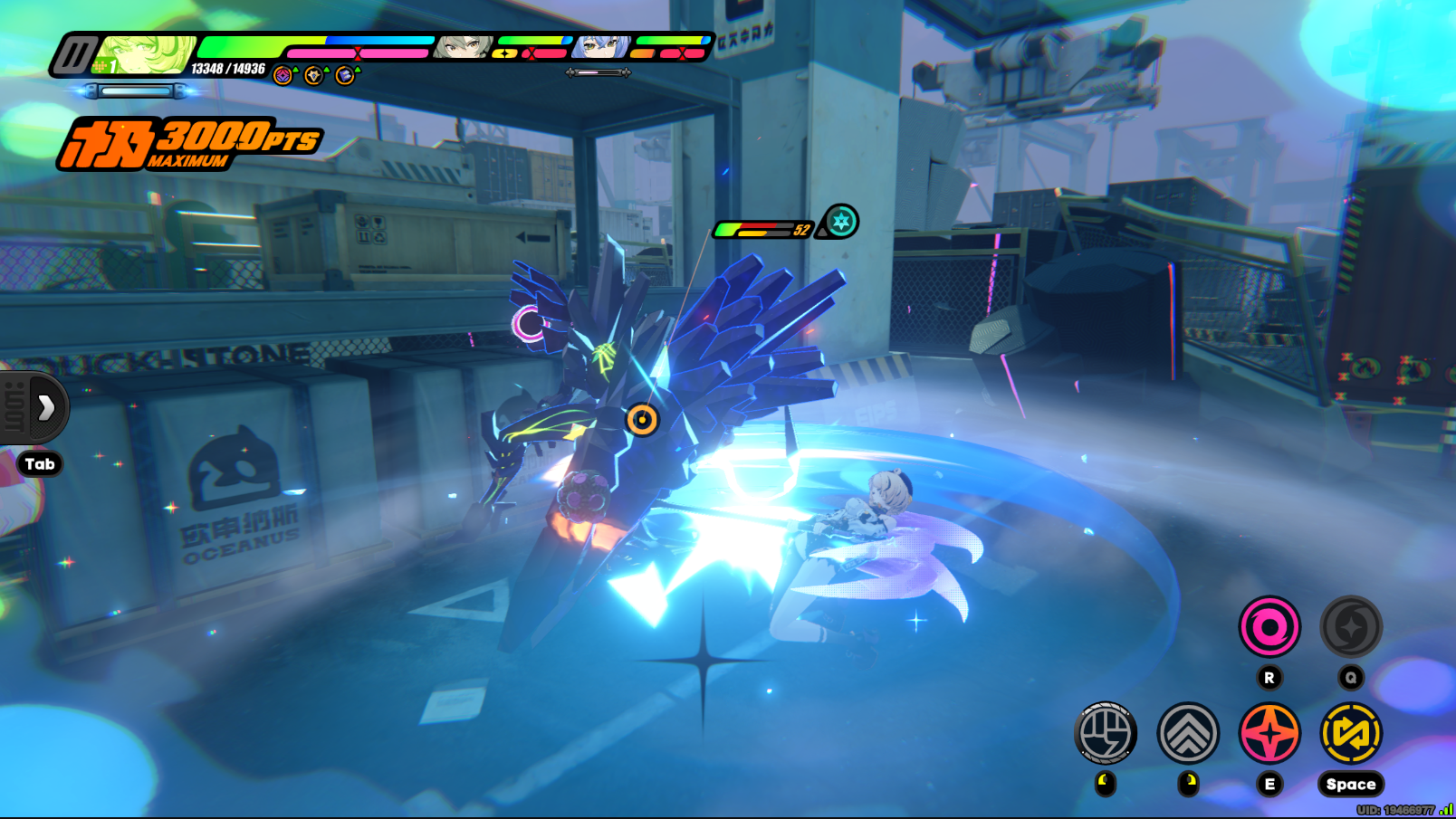Expand the side panel arrow above Tab
This screenshot has height=819, width=1456.
(x=46, y=407)
